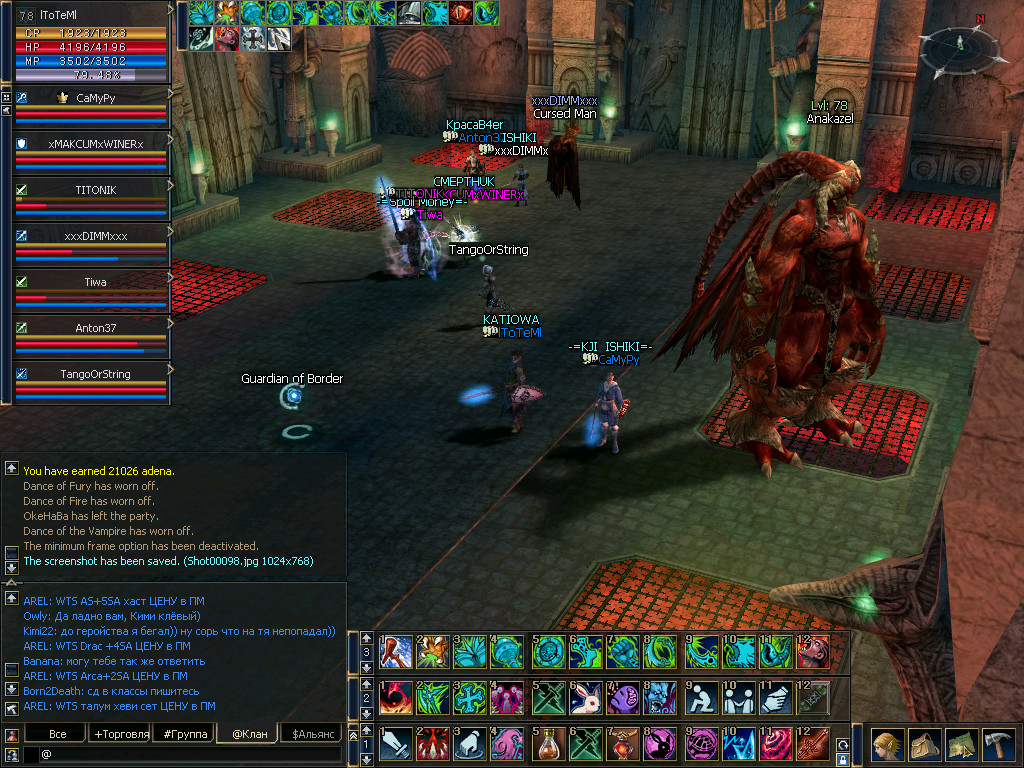Select the $Альянс chat tab

pos(311,734)
